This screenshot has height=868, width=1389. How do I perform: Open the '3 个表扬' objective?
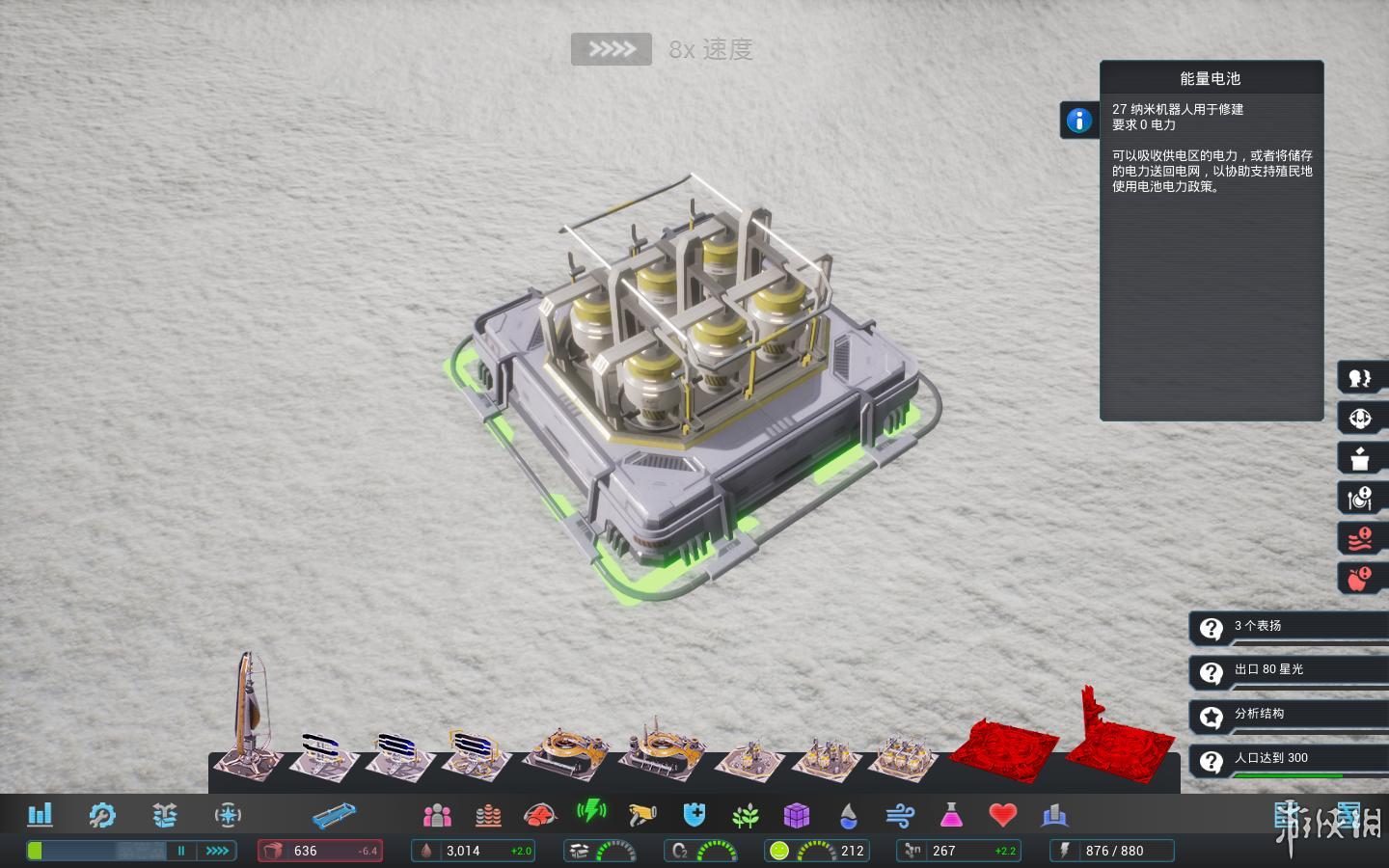coord(1289,627)
